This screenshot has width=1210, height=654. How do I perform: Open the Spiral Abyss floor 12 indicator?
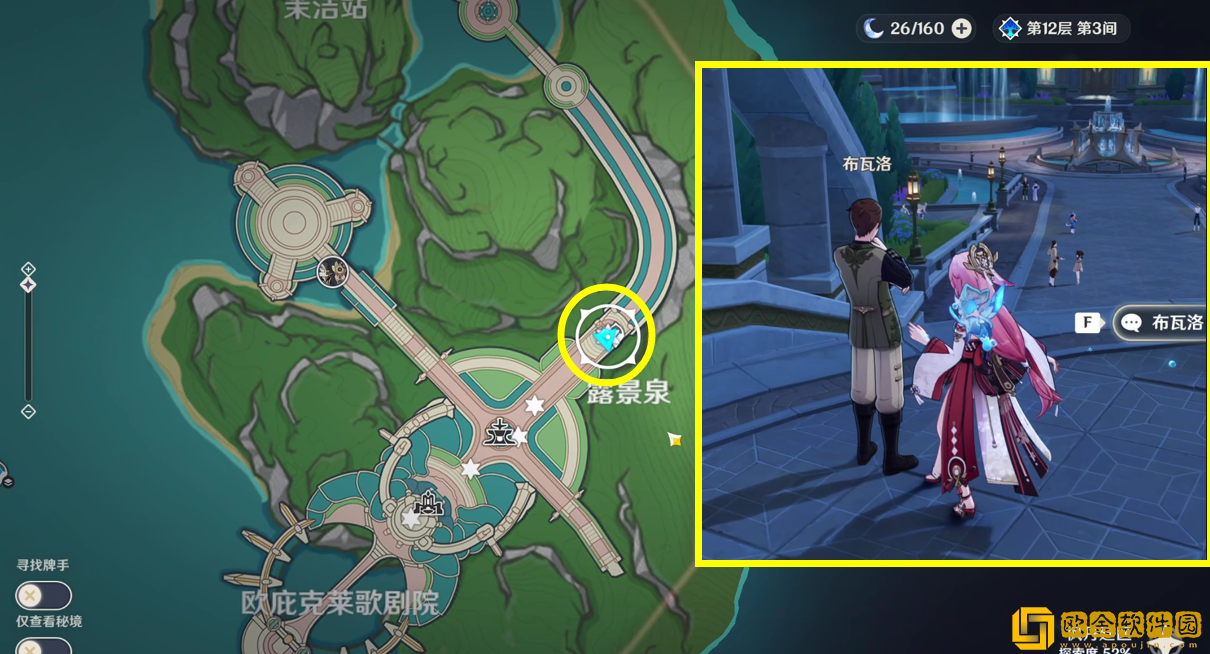[1061, 29]
